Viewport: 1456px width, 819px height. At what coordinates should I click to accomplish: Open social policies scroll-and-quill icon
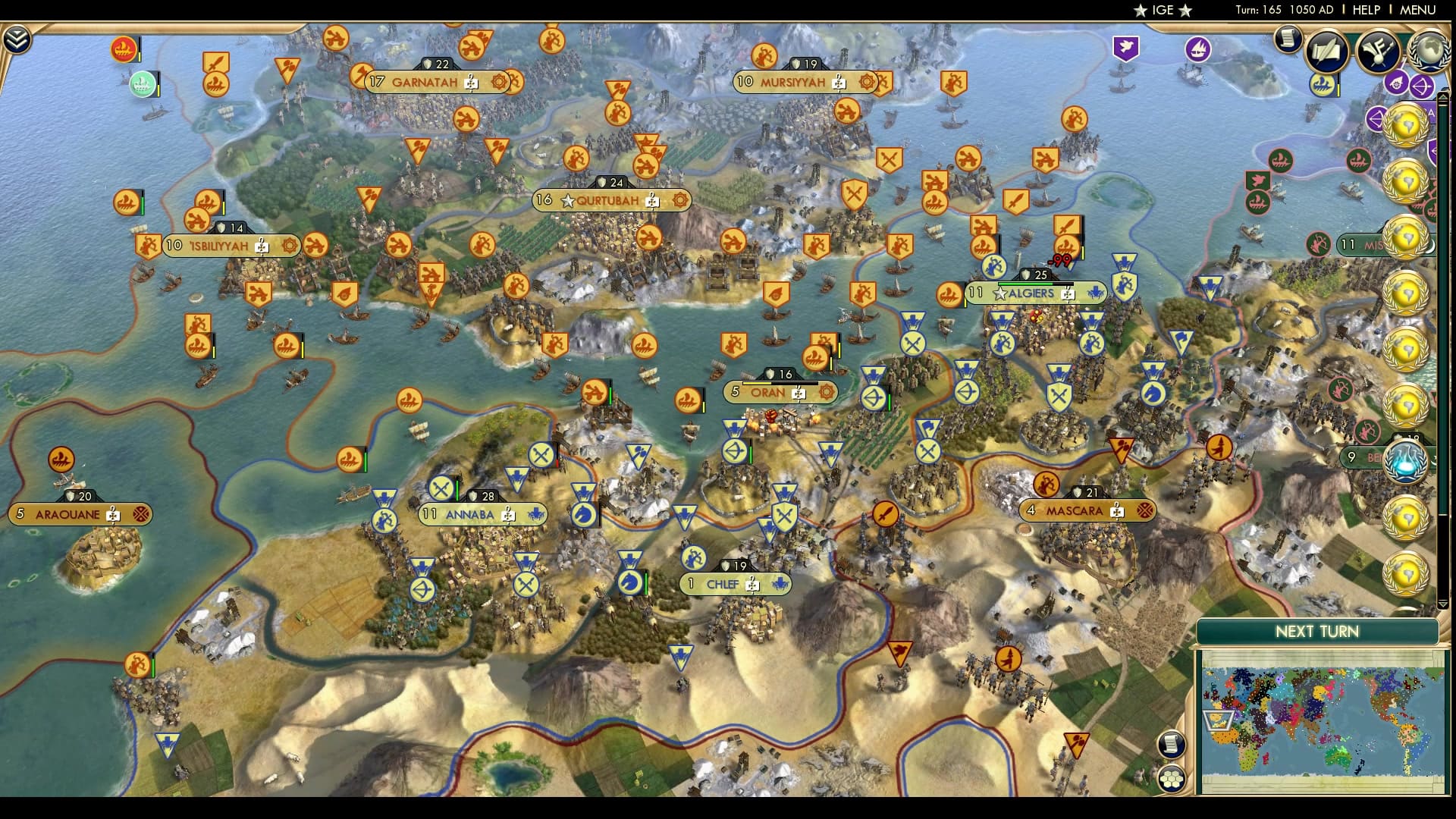1326,50
